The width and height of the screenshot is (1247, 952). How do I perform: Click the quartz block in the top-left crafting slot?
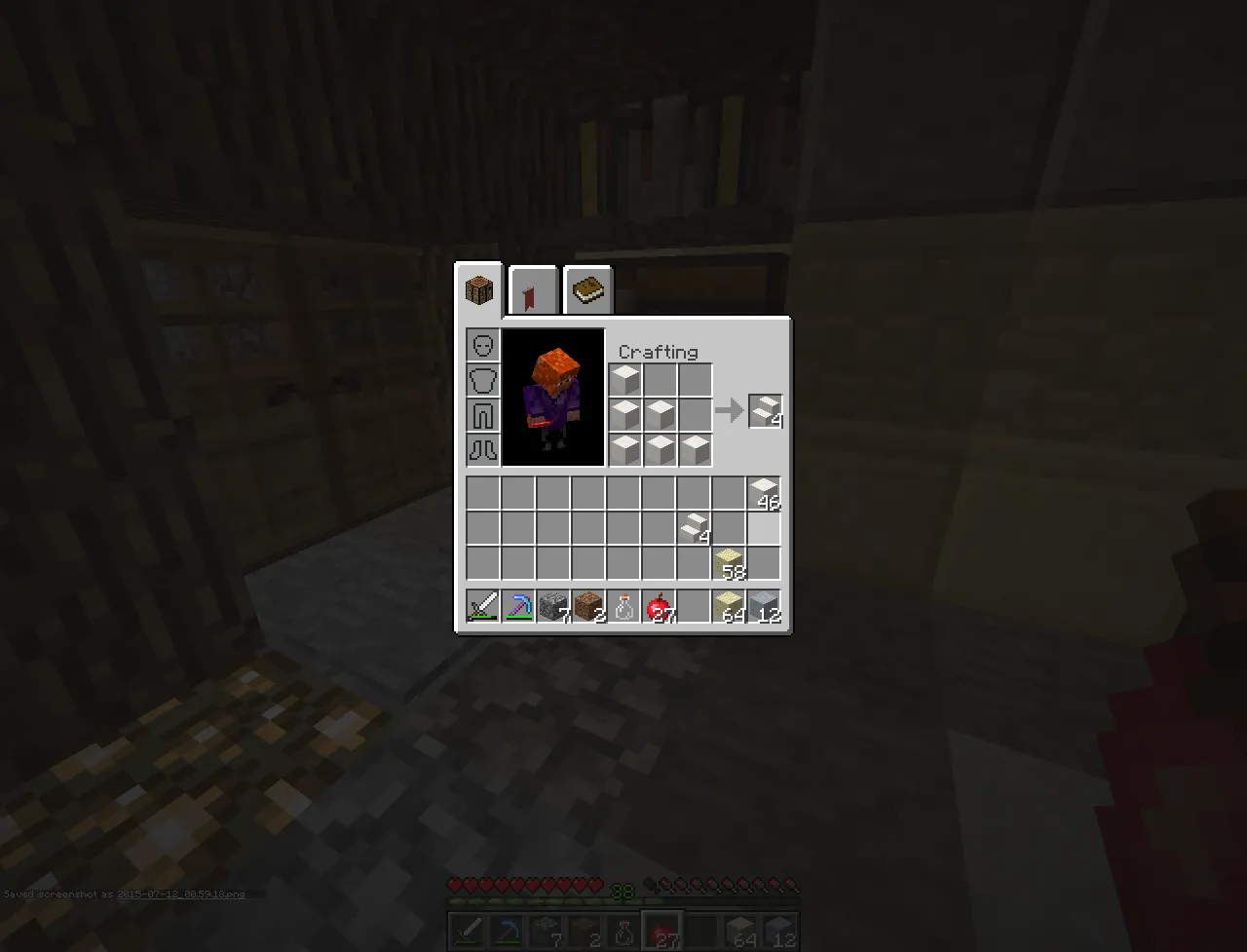(624, 379)
